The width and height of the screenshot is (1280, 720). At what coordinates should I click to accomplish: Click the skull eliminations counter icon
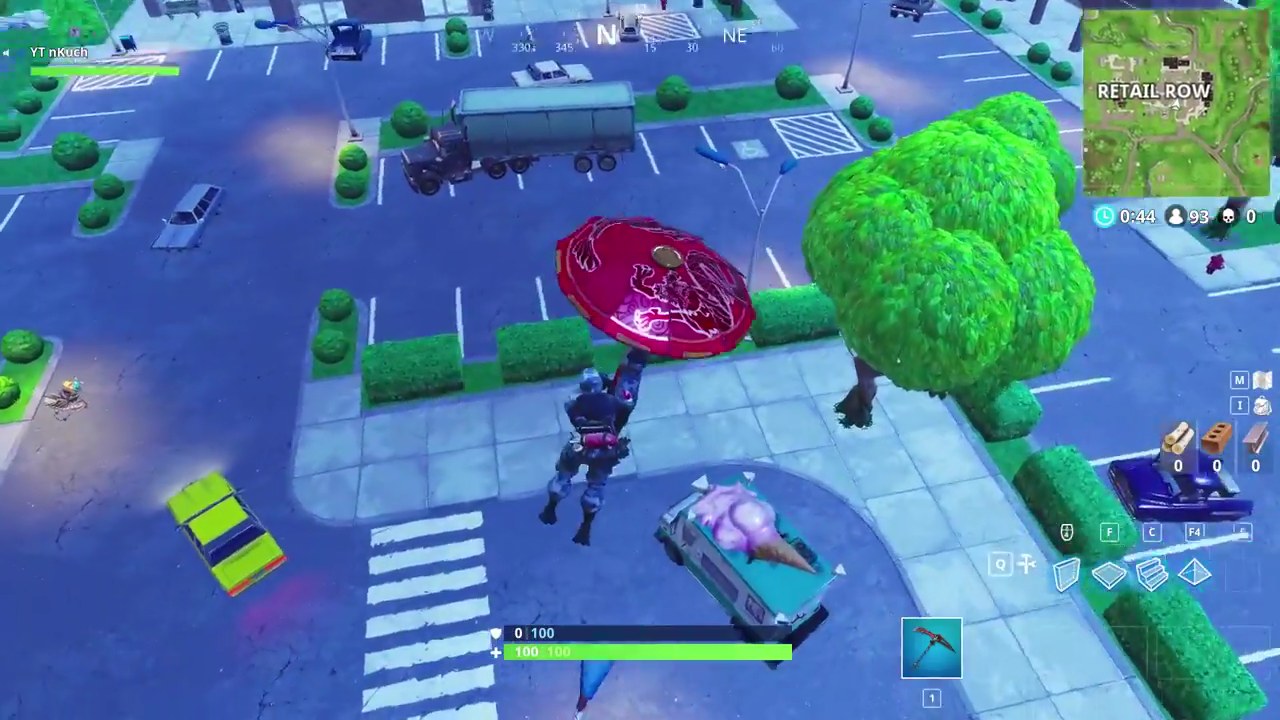[1231, 216]
